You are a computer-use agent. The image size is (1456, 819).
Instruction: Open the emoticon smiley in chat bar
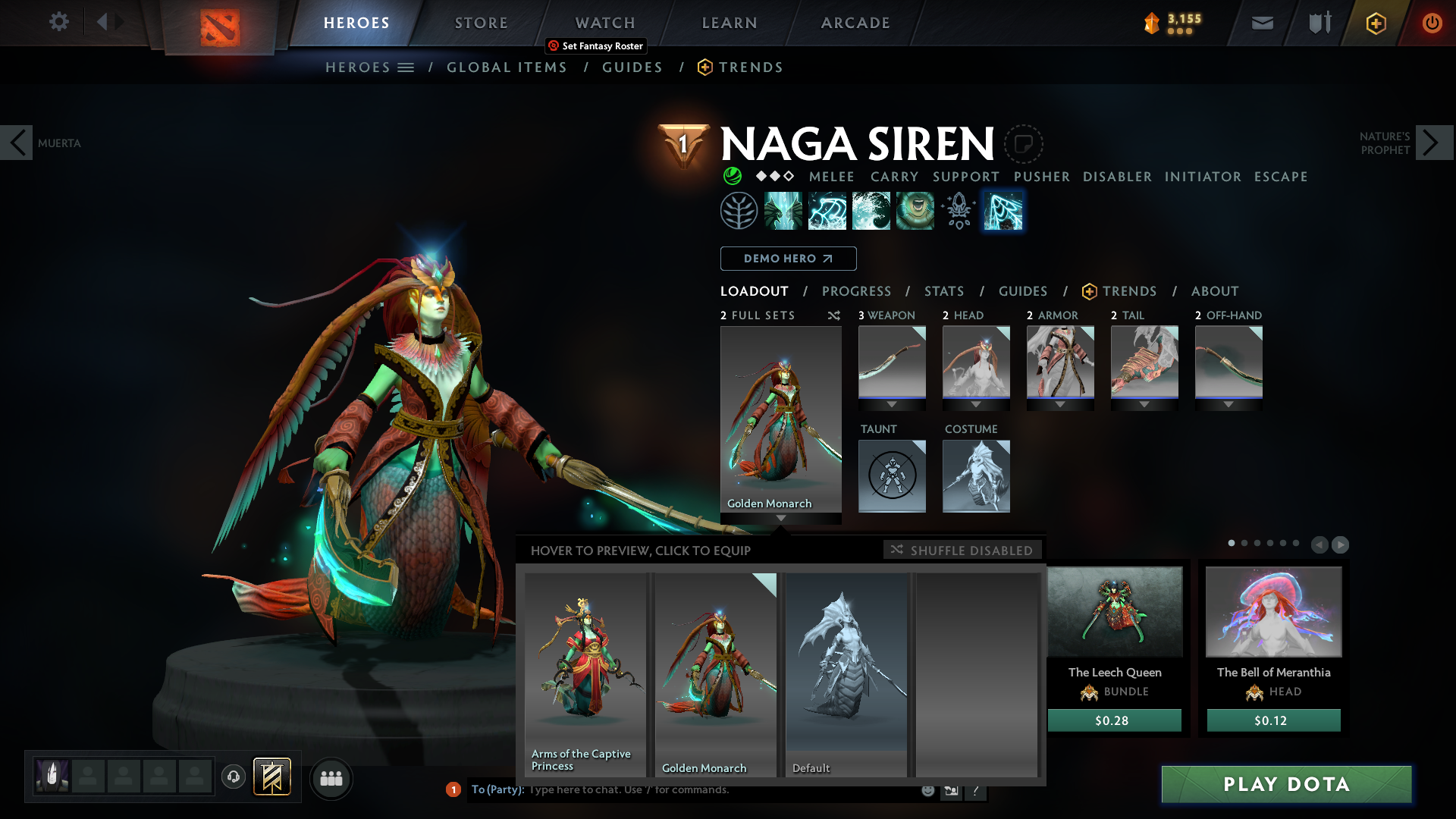(928, 789)
